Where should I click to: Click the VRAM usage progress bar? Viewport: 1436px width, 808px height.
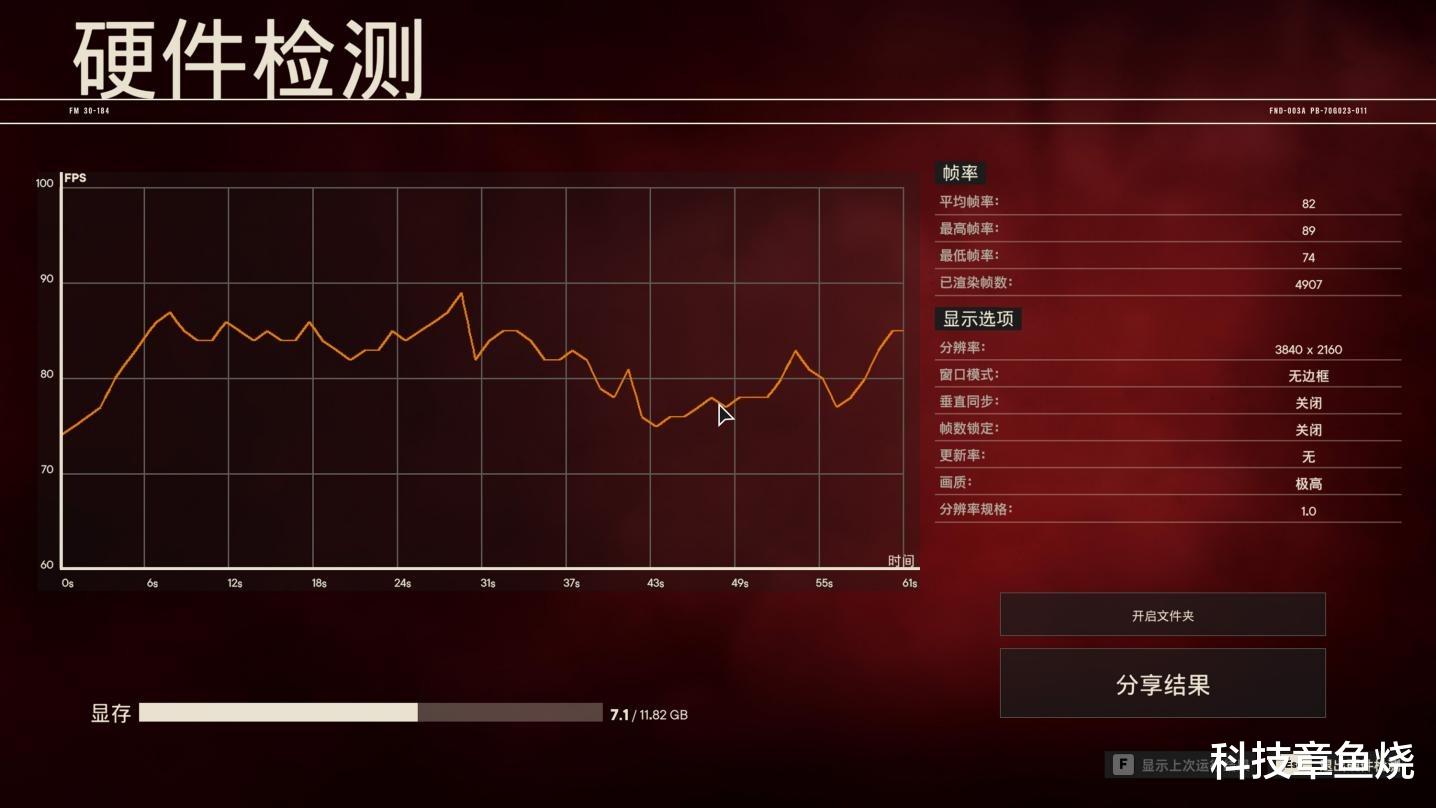tap(370, 713)
